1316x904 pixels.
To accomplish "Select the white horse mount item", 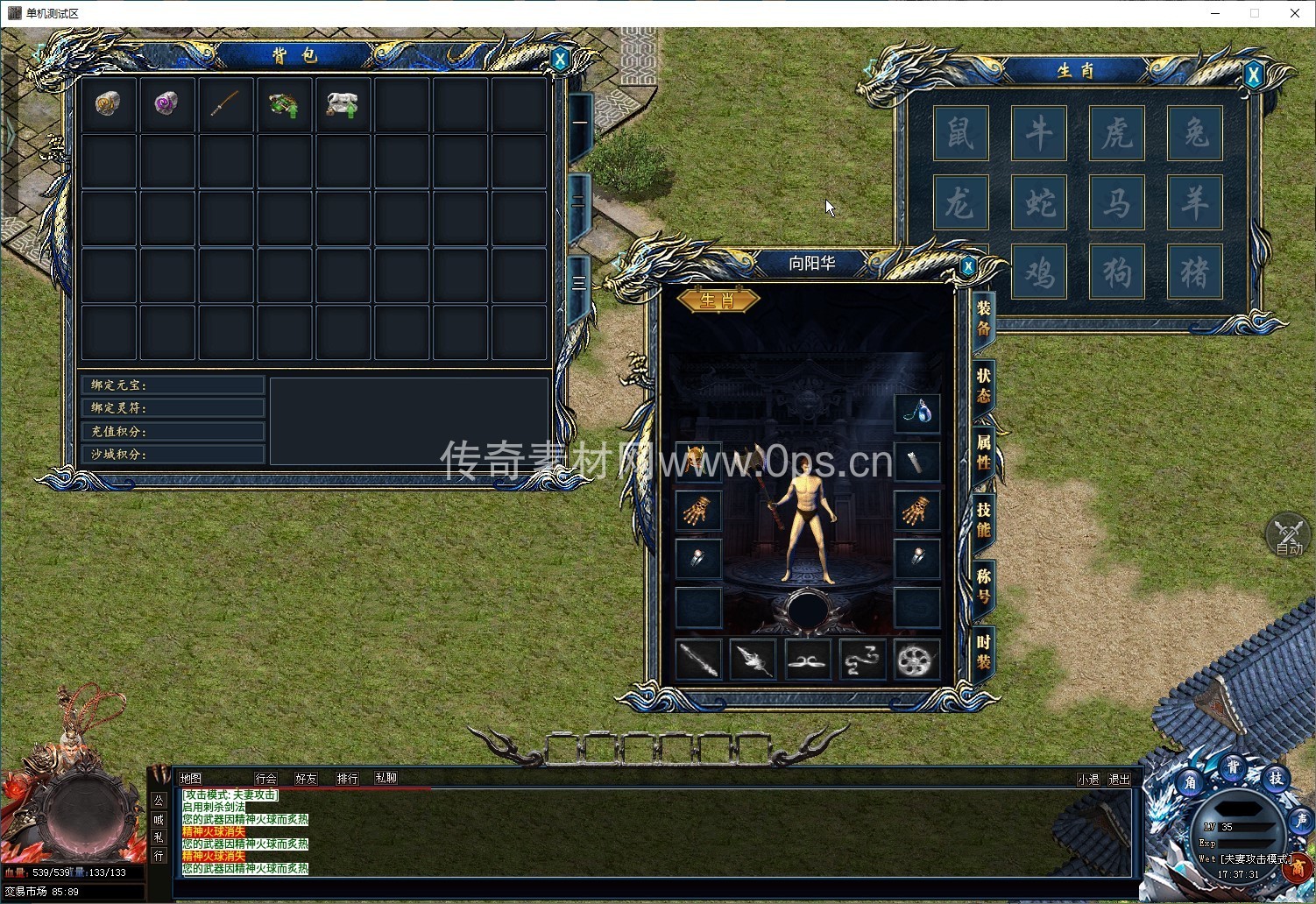I will (342, 104).
